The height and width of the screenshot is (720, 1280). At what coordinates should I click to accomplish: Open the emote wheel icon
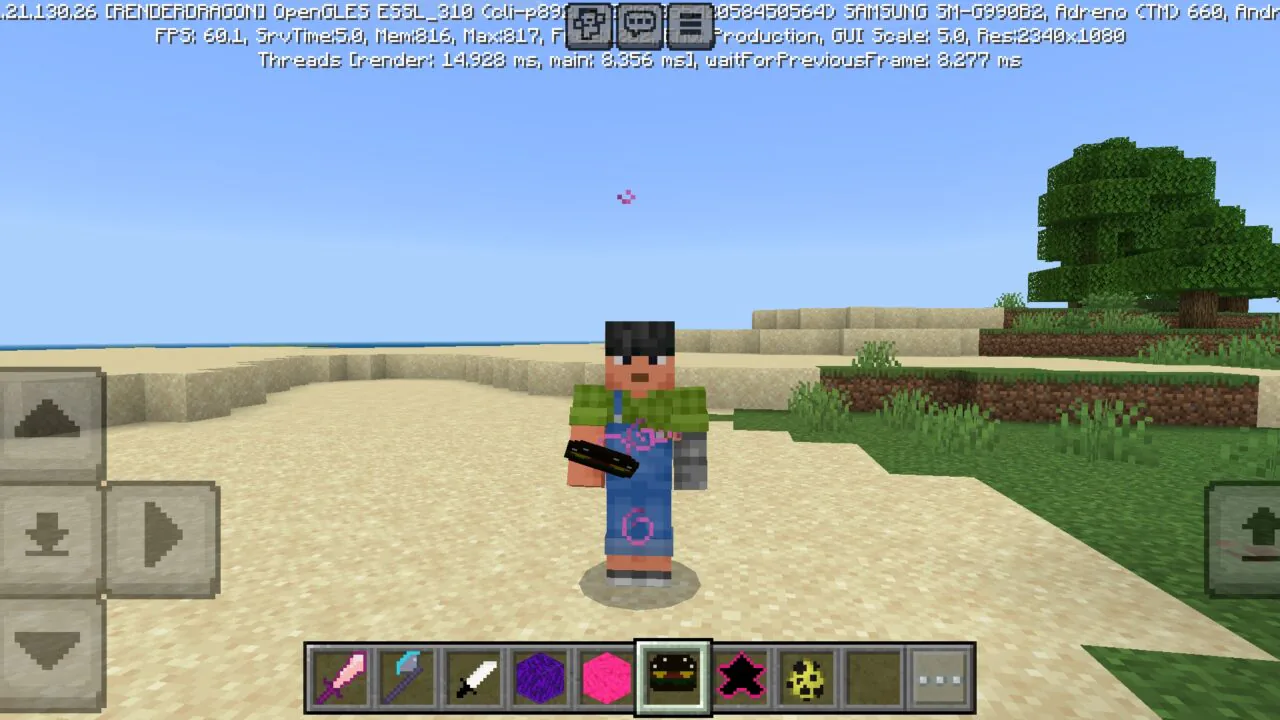pos(589,27)
